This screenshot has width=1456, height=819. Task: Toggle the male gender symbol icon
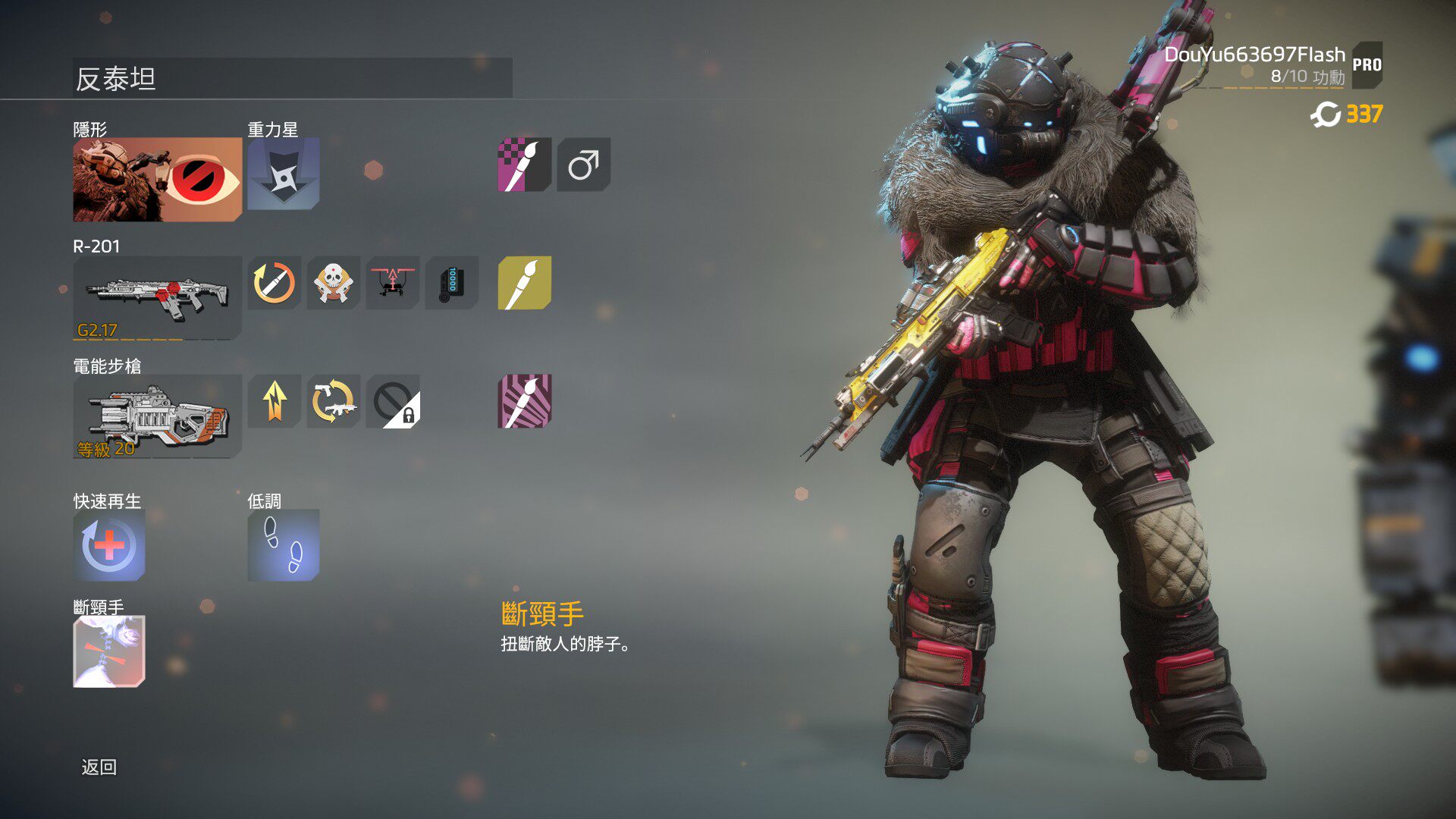pyautogui.click(x=583, y=165)
